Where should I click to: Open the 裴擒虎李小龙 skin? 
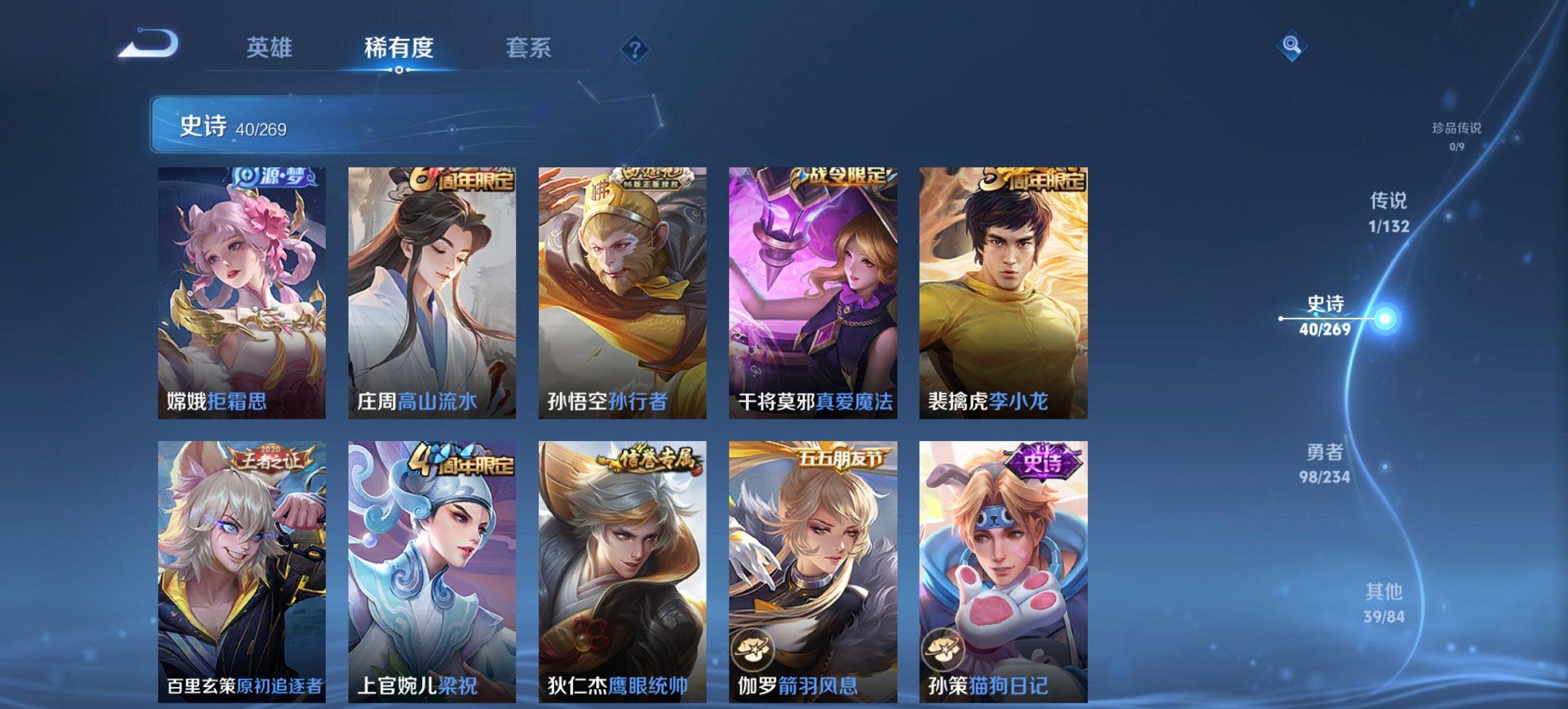pos(1006,287)
